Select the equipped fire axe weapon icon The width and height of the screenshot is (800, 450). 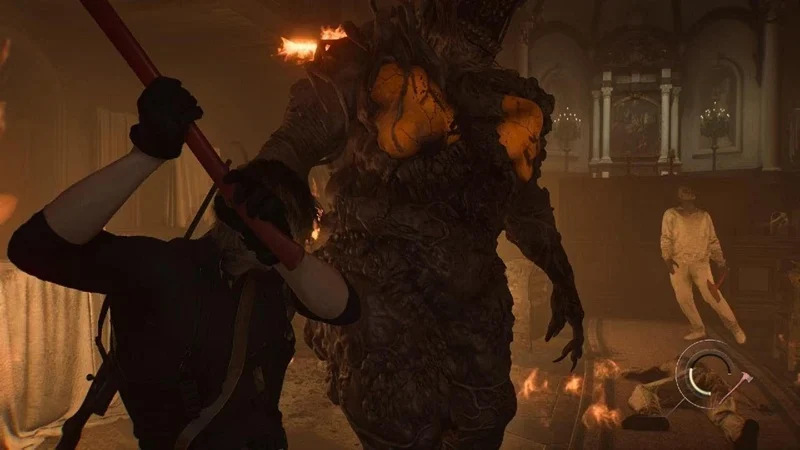point(739,382)
